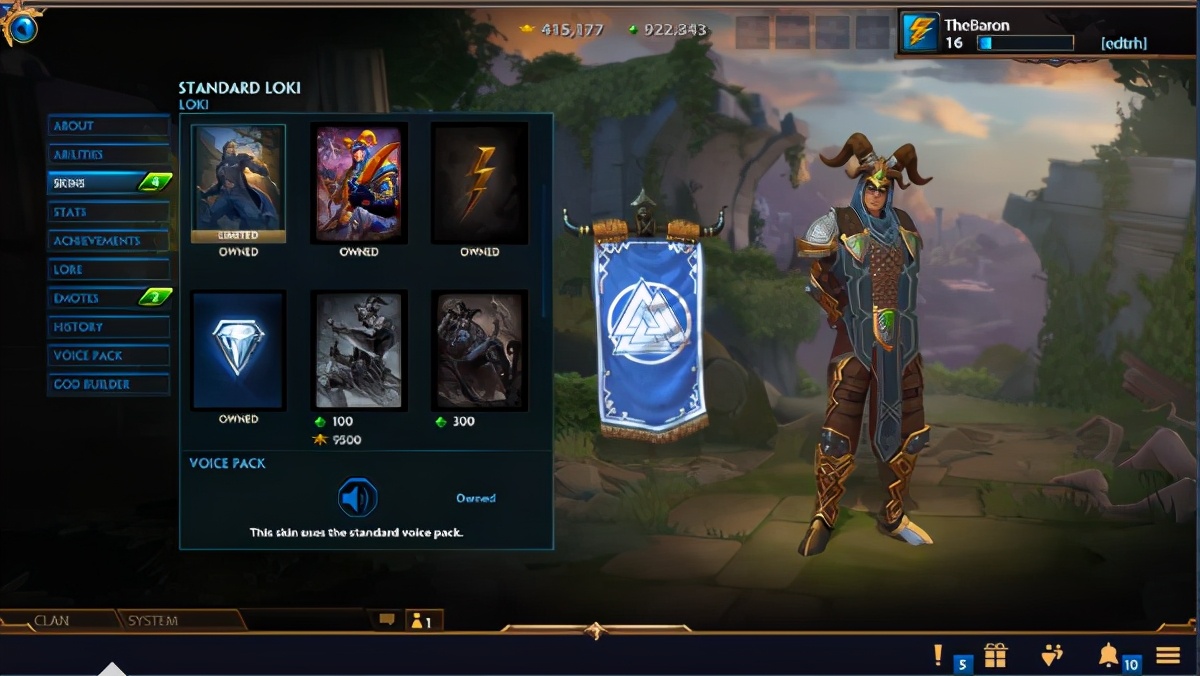Open the About section
Screen dimensions: 1200x676
pos(108,126)
